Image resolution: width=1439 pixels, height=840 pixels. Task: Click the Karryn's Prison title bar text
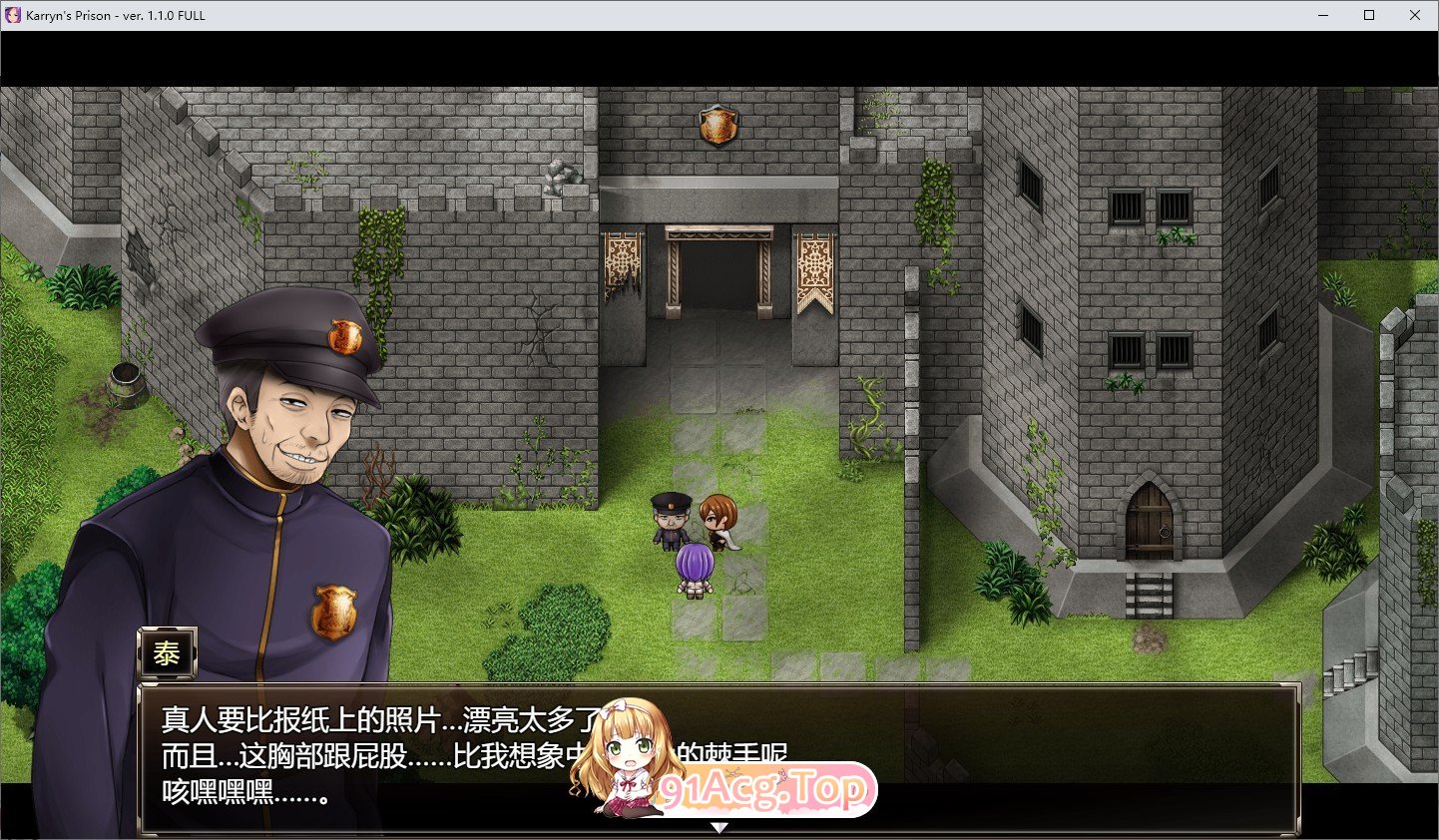point(115,15)
